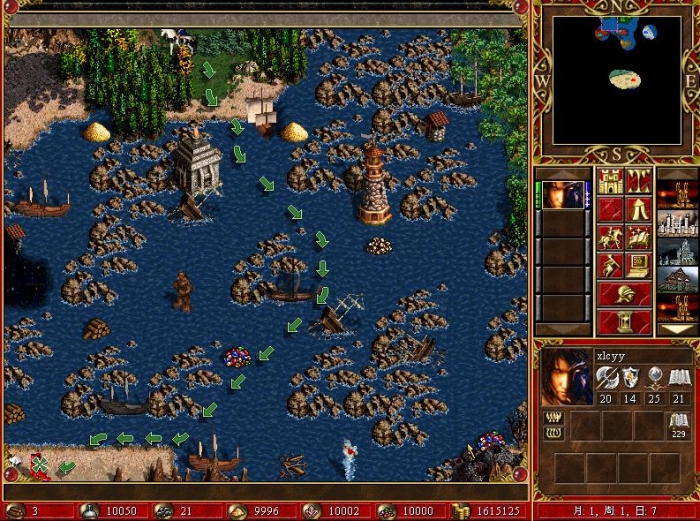Select the hero portrait in the hero list
This screenshot has width=700, height=521.
pos(565,195)
